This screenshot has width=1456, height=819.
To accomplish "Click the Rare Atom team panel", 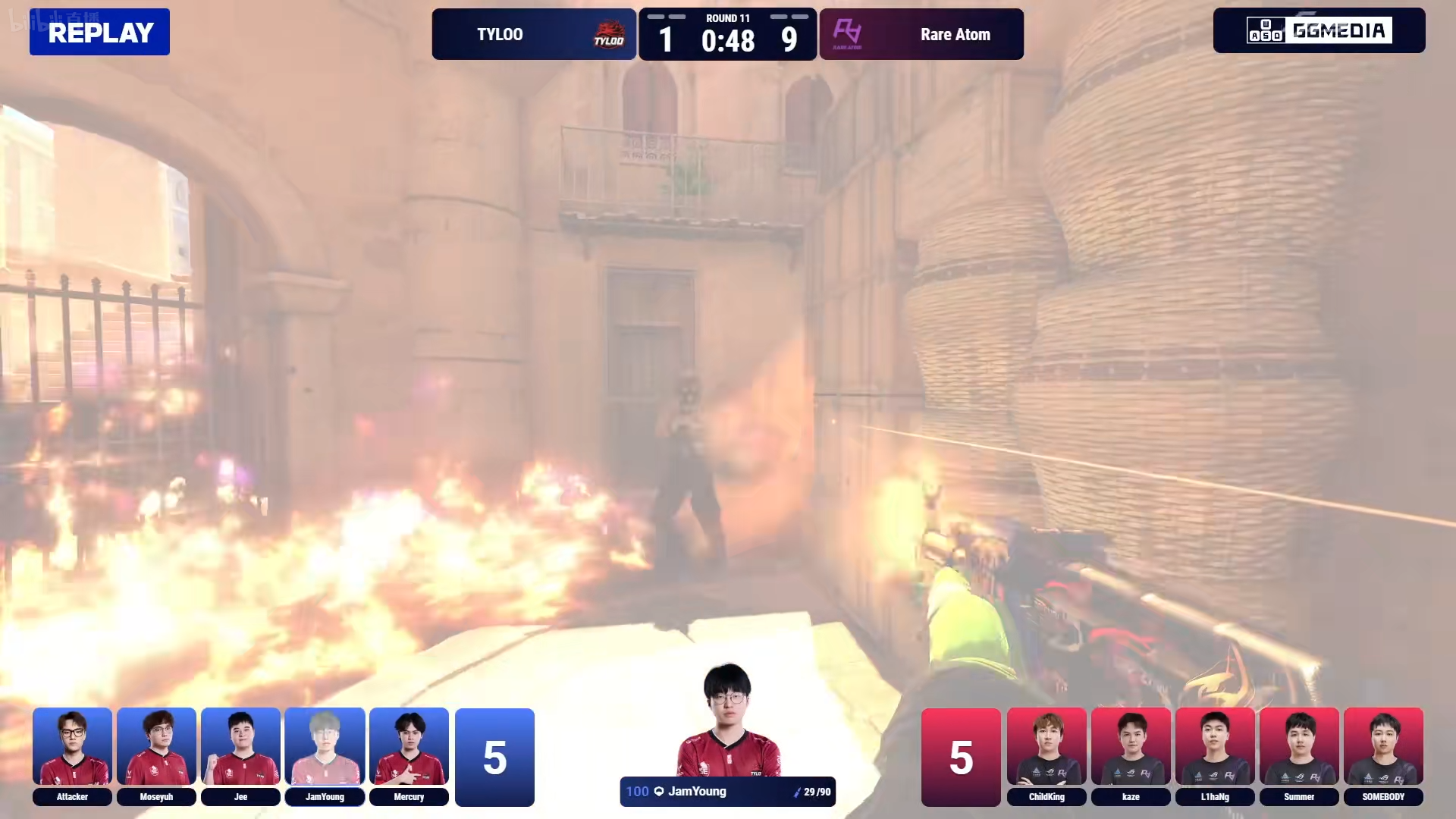I will (921, 34).
